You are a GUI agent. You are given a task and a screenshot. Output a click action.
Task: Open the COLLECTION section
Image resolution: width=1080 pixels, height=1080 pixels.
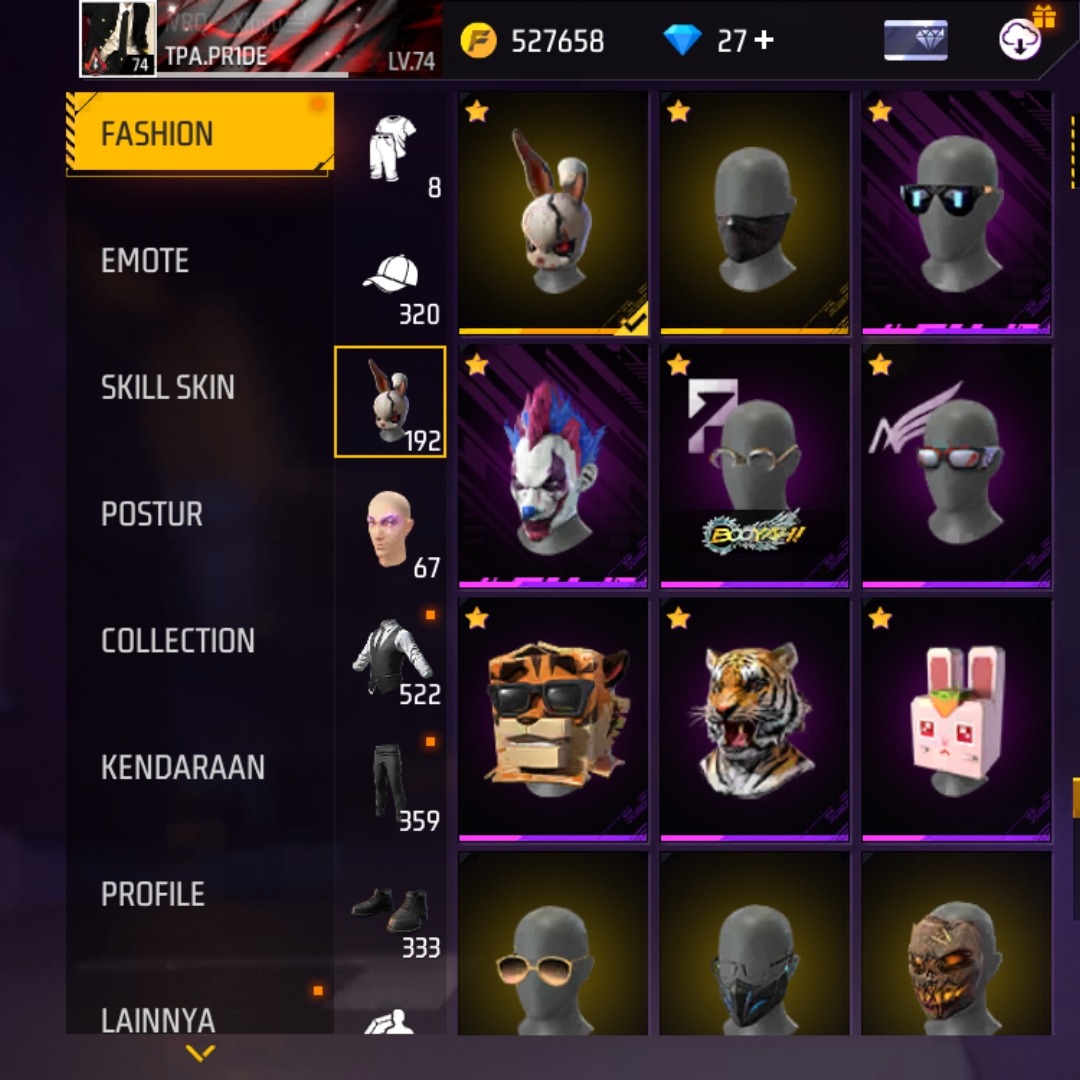[178, 641]
